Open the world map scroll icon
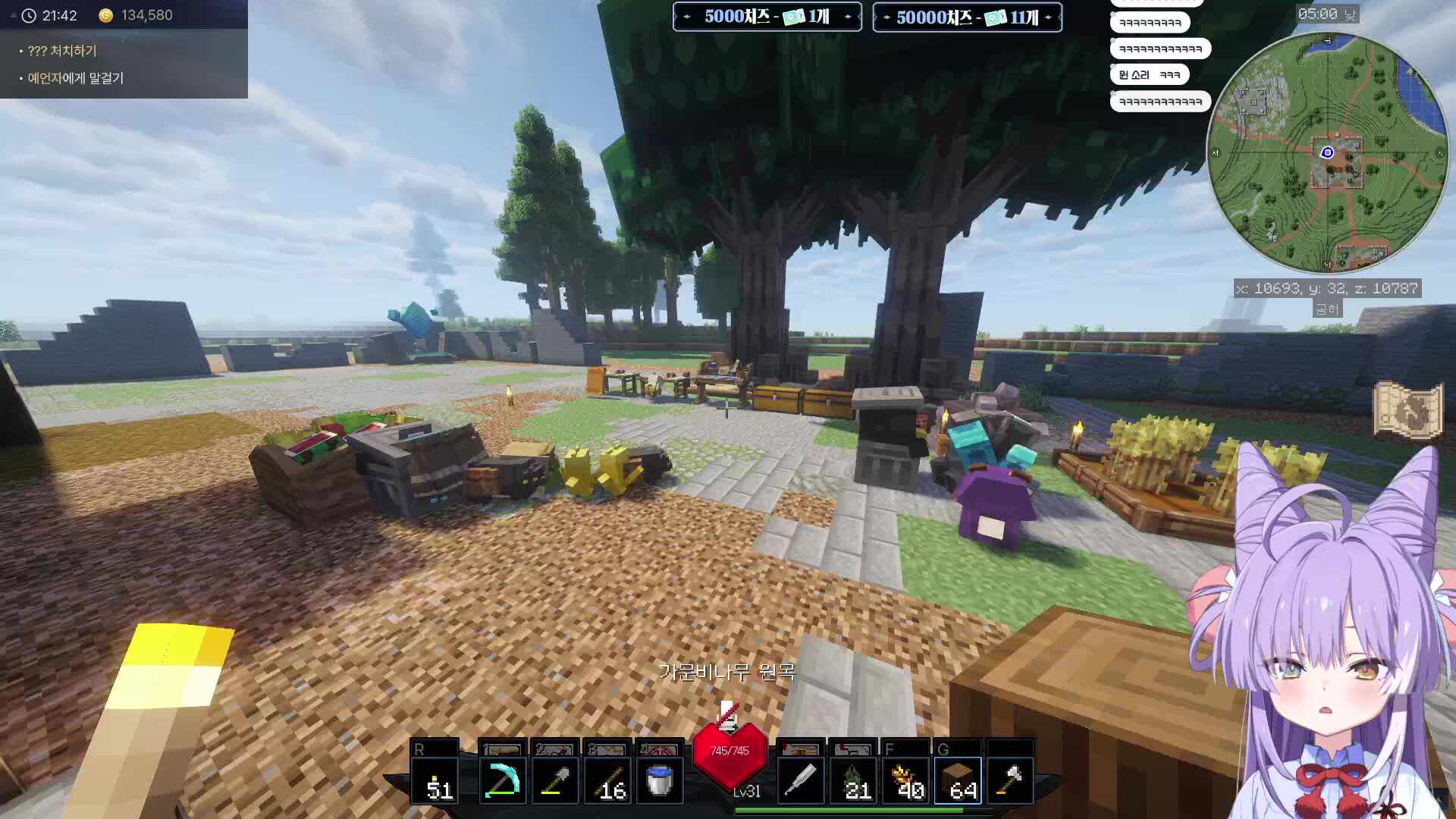Screen dimensions: 1456x819 pos(1407,410)
